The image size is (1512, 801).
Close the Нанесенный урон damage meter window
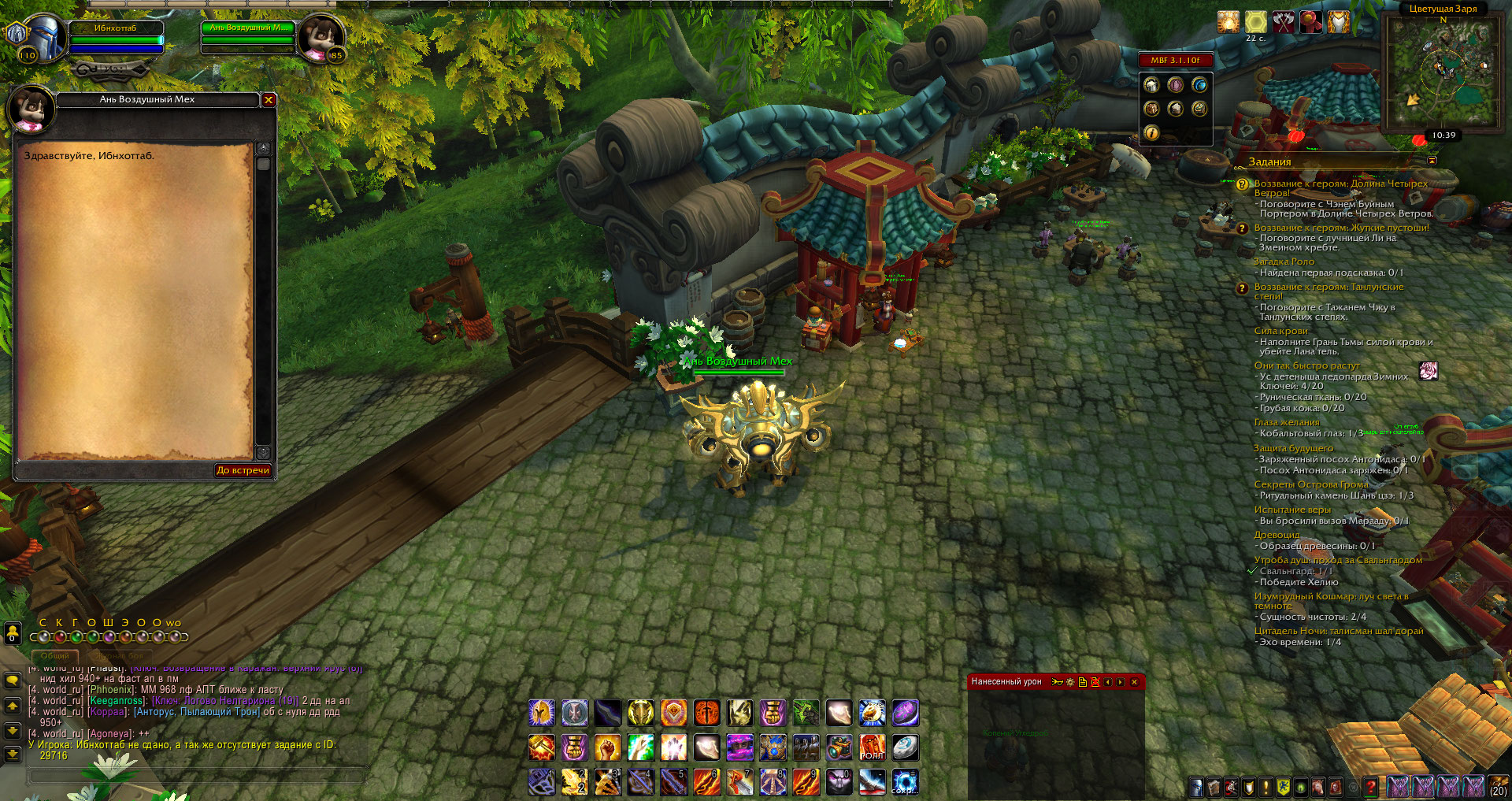1134,682
